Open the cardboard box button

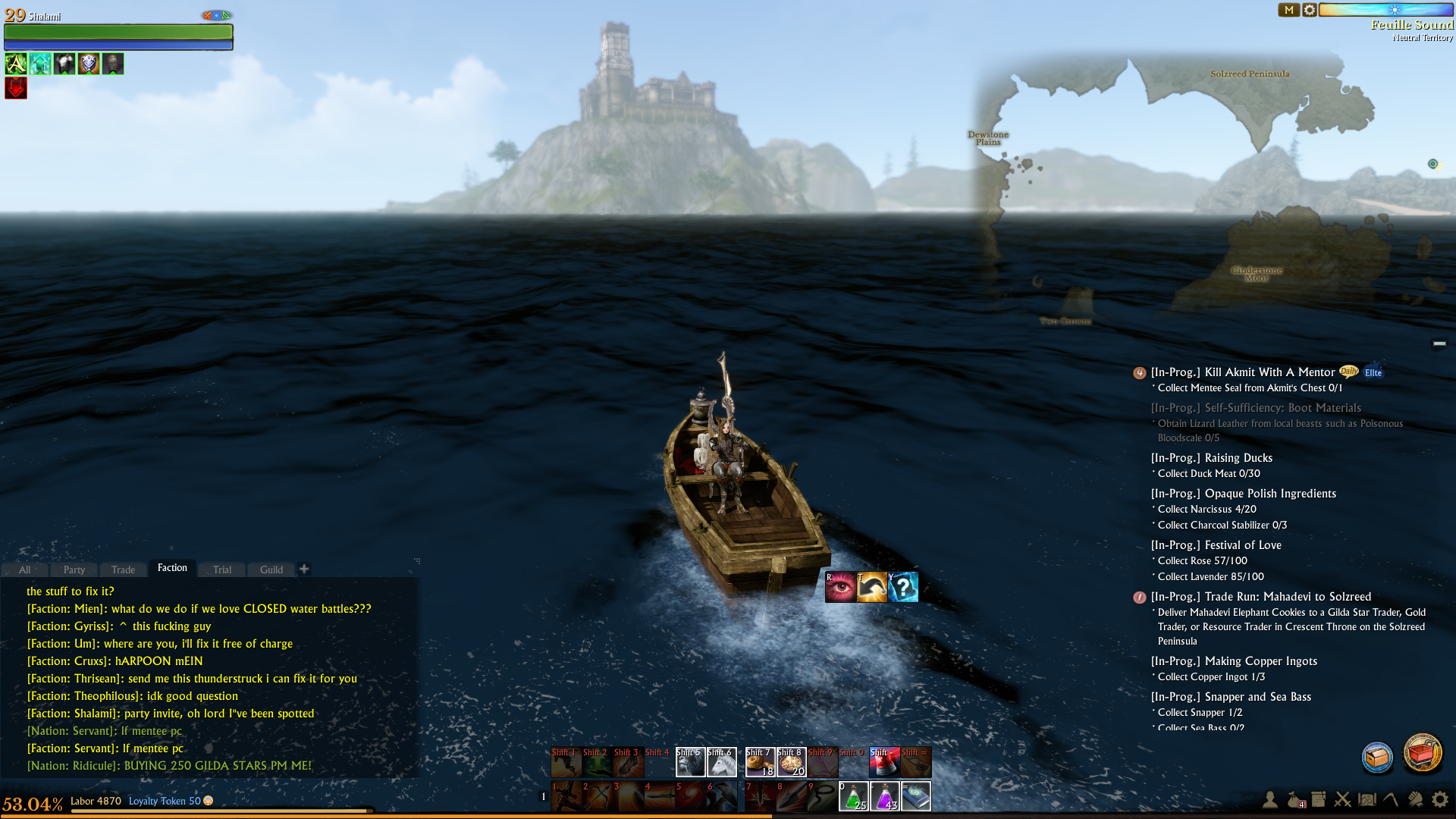coord(1377,757)
